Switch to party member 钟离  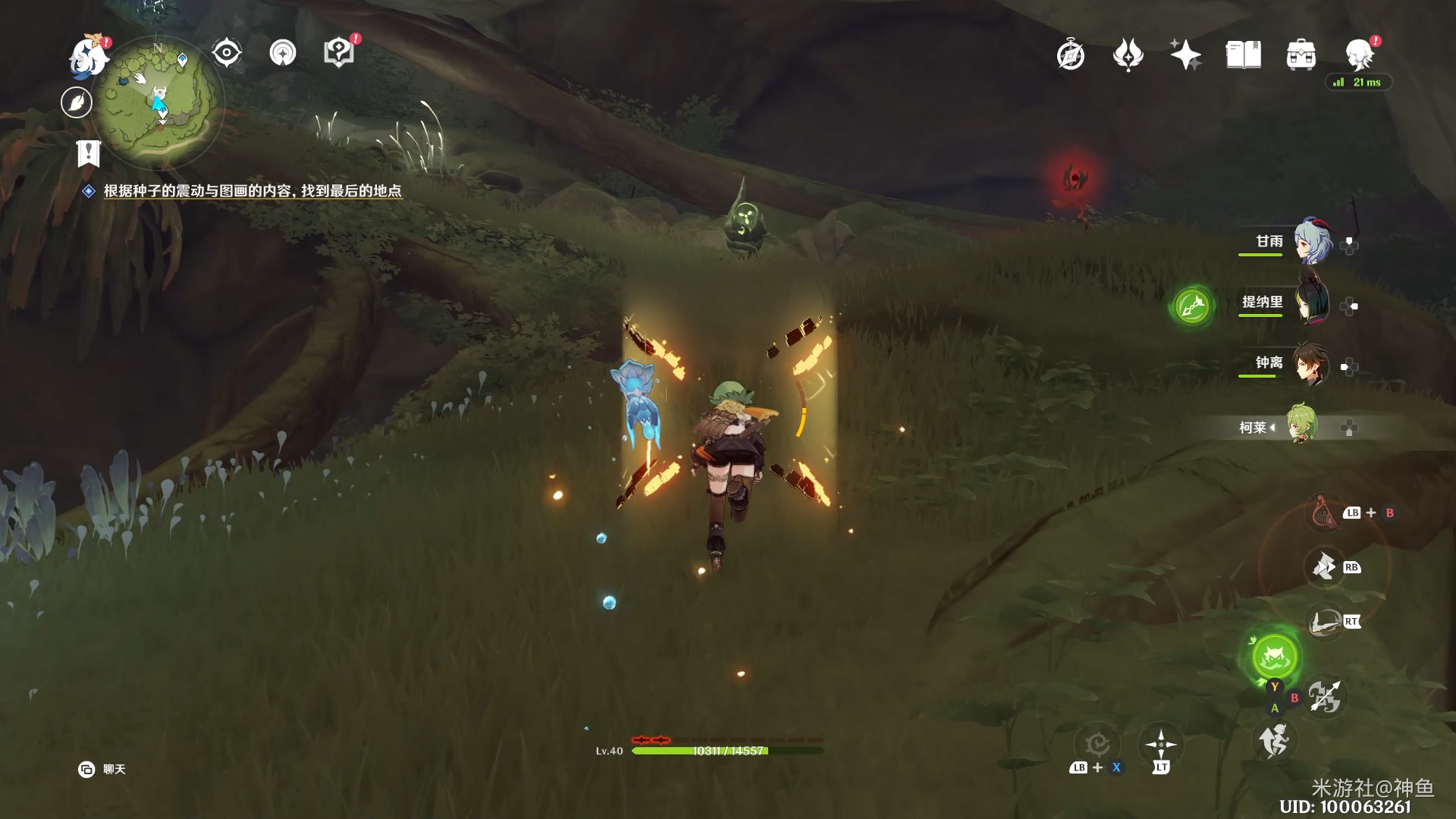1312,364
